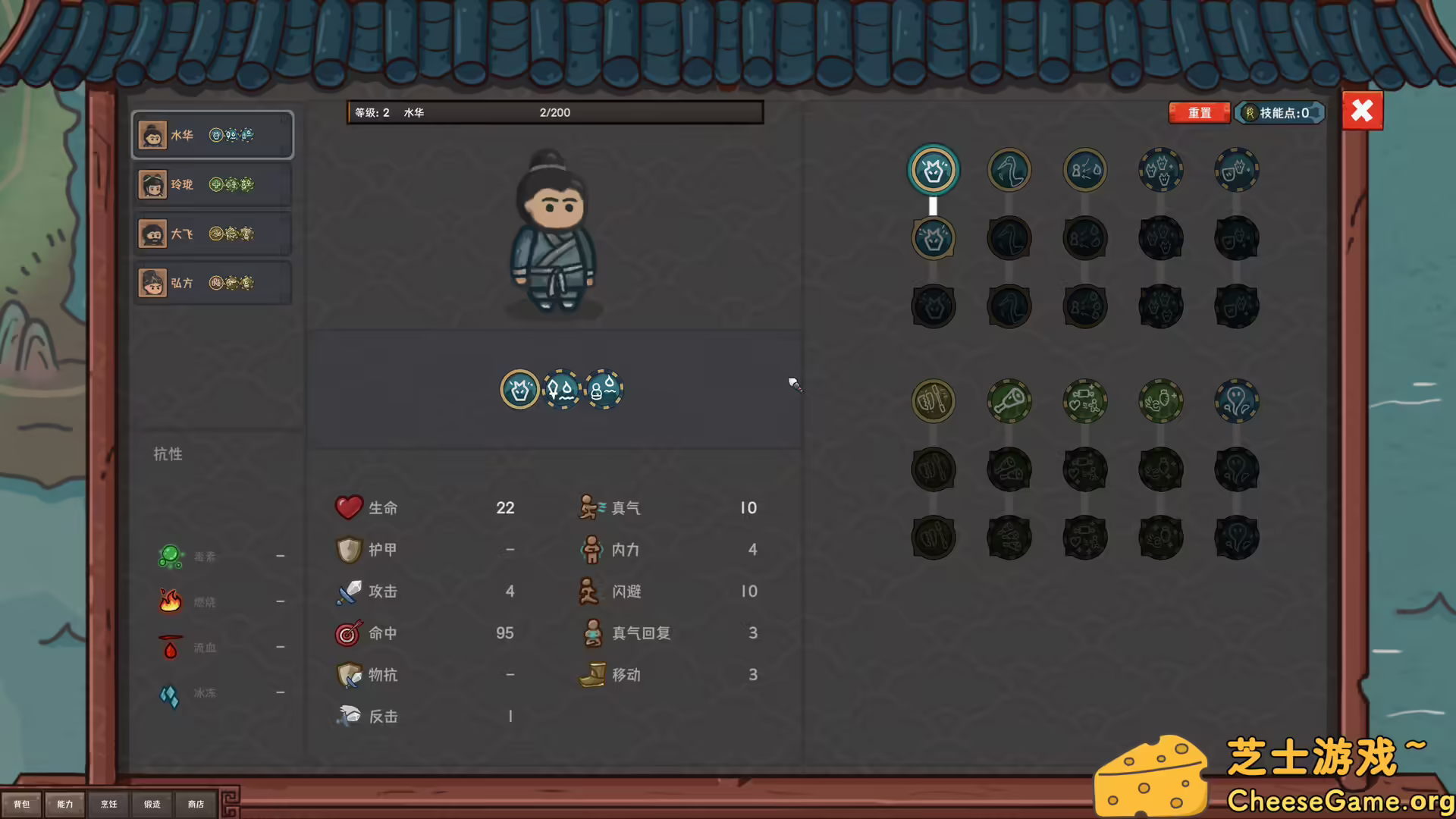
Task: Select the ham leg skill node
Action: [1009, 400]
